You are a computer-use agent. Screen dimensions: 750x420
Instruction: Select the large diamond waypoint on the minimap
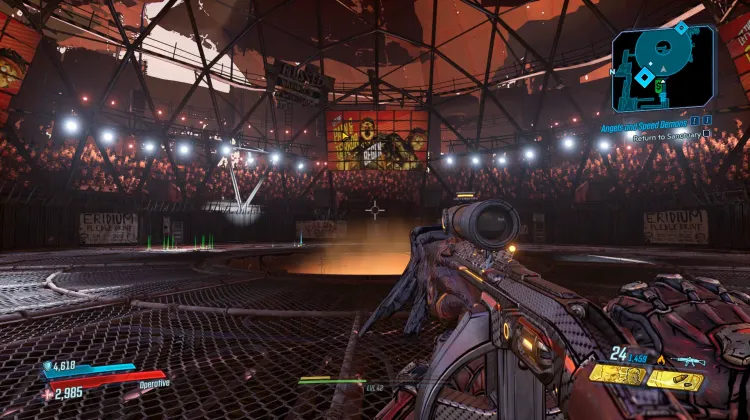[646, 75]
